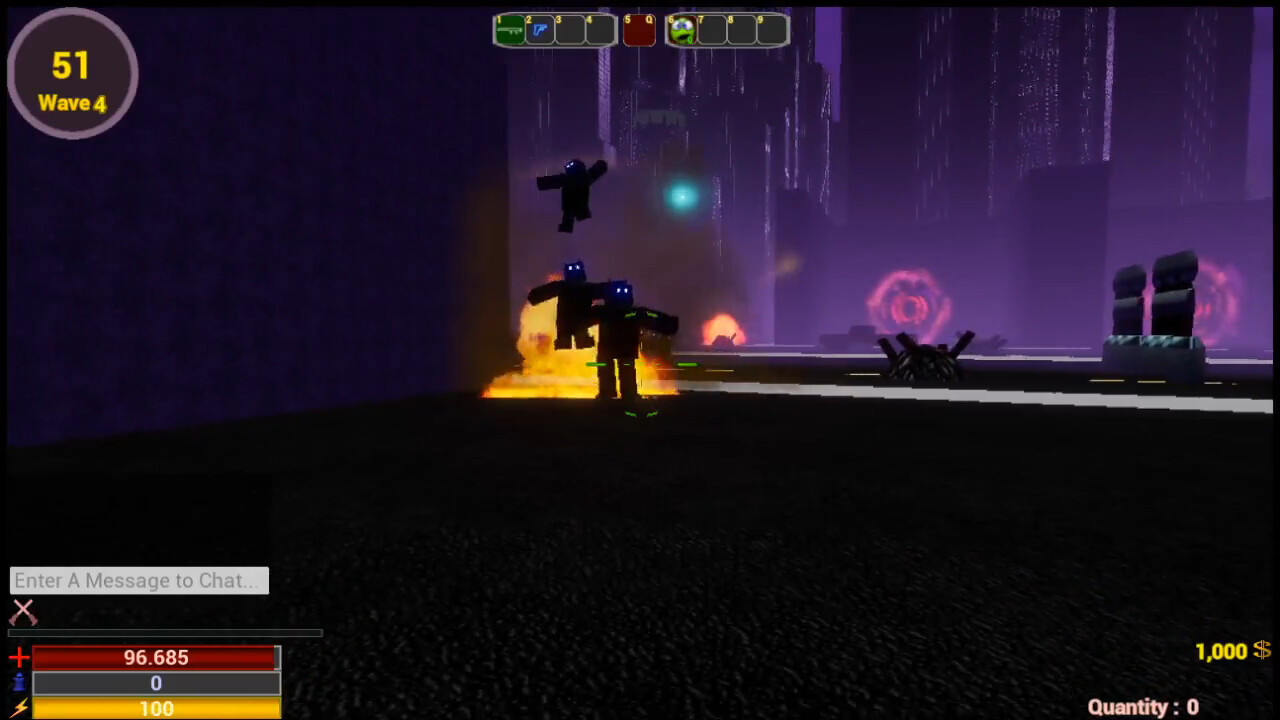Equip the blue pistol from slot 2
Screen dimensions: 1280x720
(x=539, y=30)
